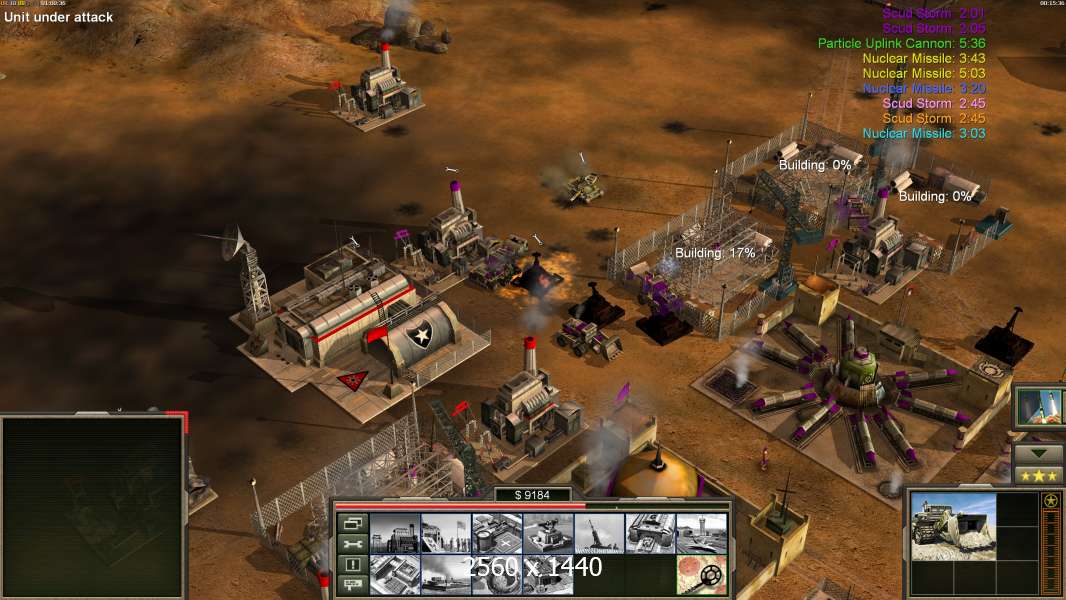
Task: Activate the nuclear missile launch shortcut
Action: click(1039, 407)
